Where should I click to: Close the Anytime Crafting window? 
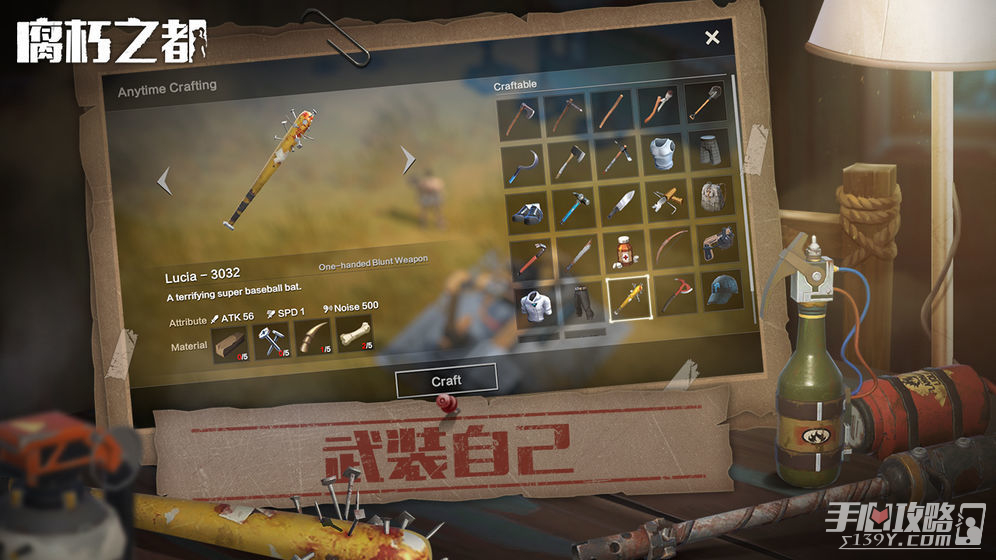pyautogui.click(x=712, y=38)
